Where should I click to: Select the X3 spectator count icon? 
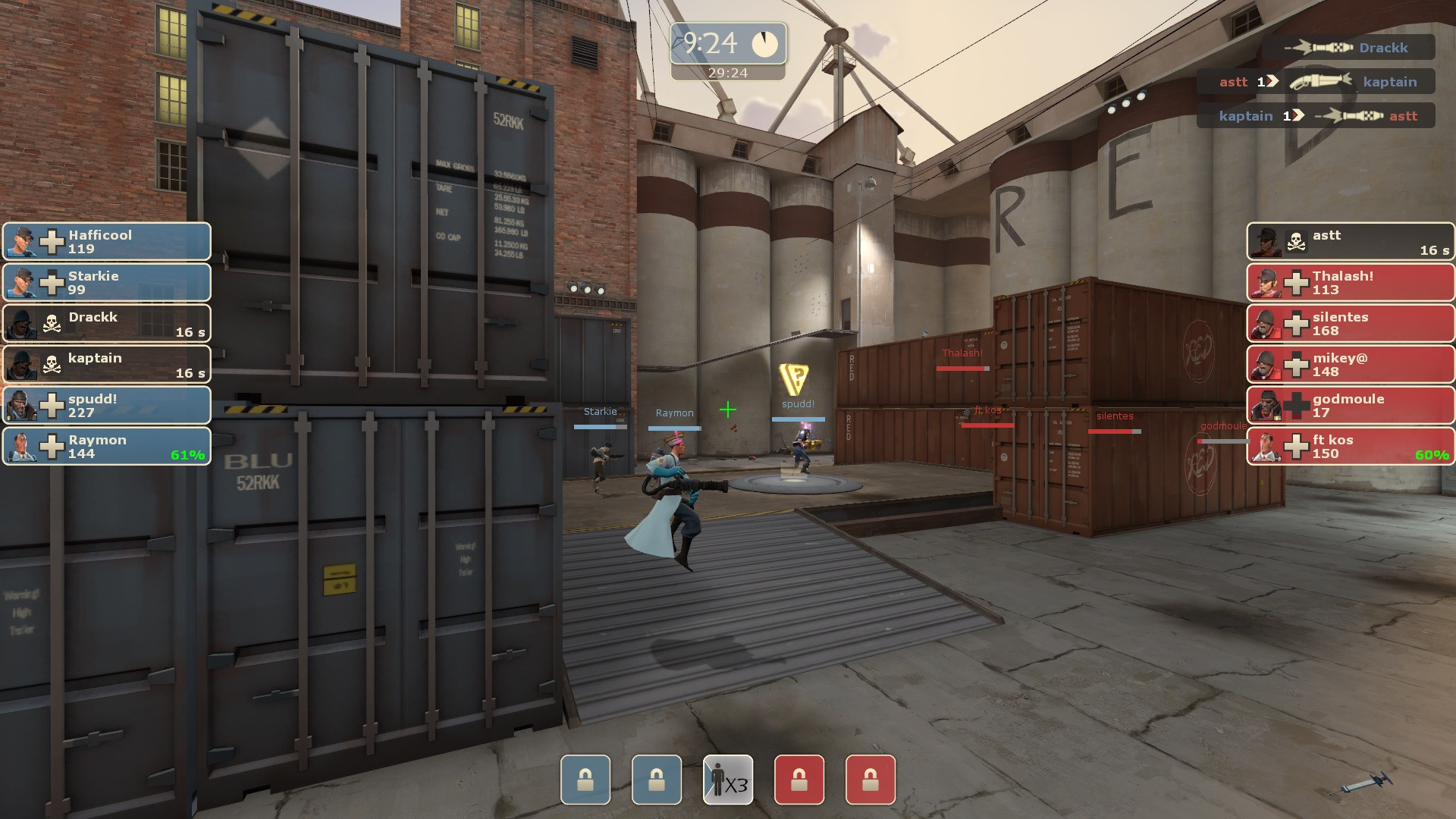728,780
